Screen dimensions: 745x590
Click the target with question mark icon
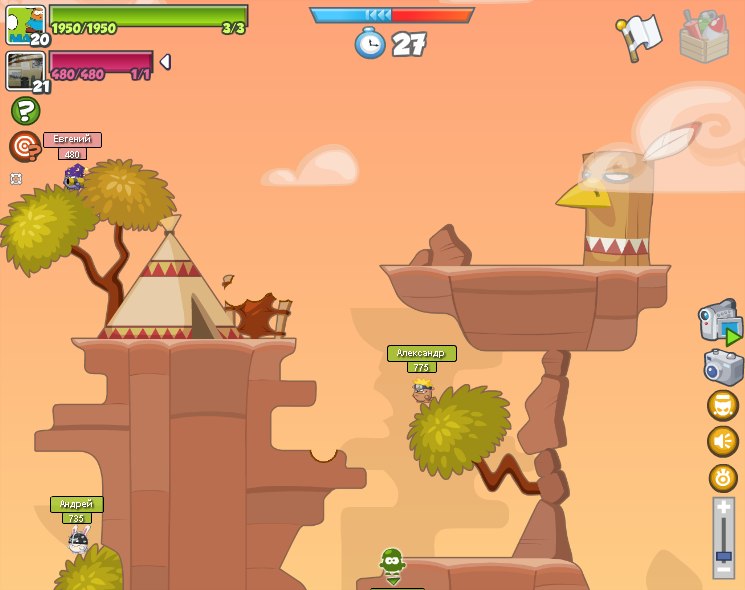click(x=25, y=146)
